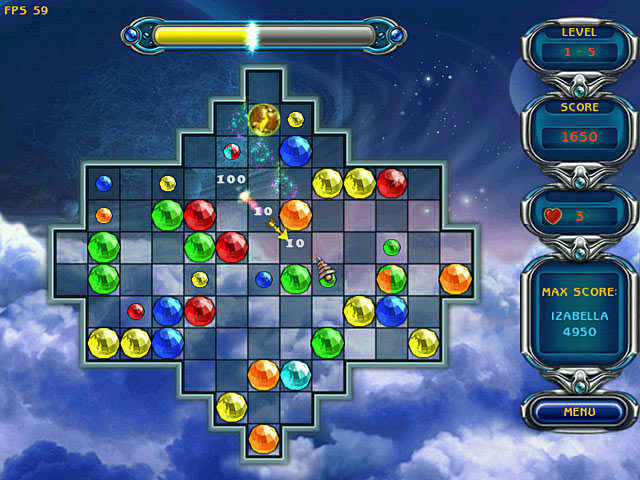Pick the small green orb under the drill

[327, 281]
